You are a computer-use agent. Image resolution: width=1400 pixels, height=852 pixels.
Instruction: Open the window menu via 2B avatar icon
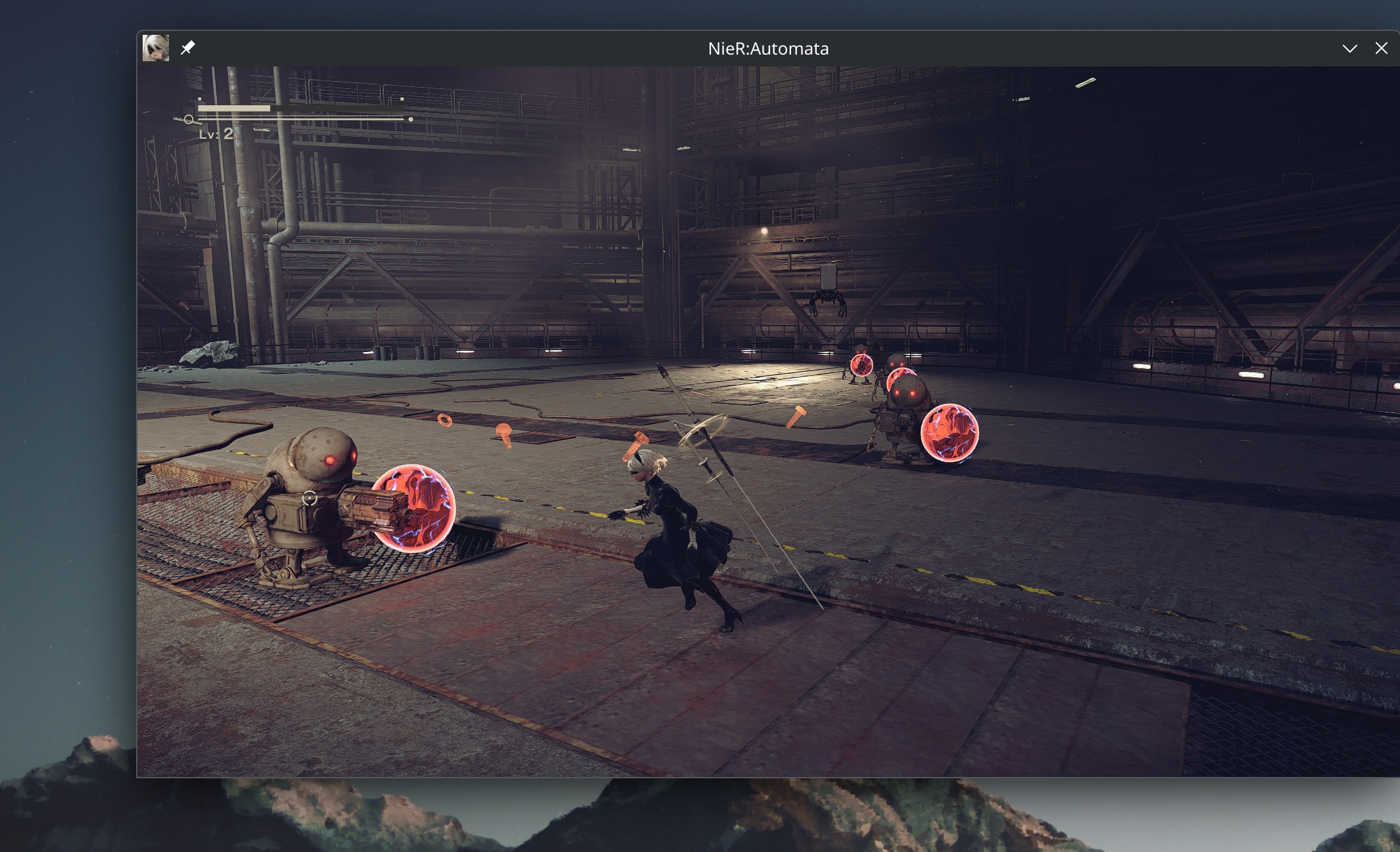(156, 48)
